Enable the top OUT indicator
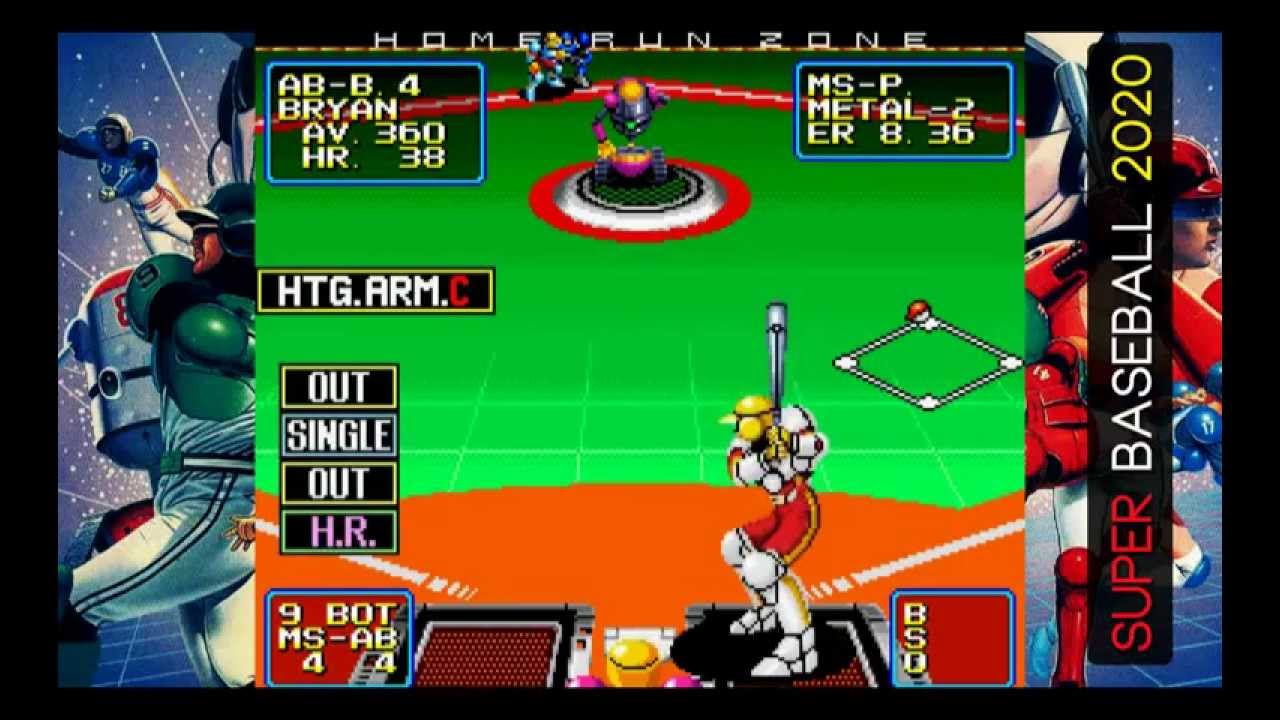This screenshot has height=720, width=1280. pyautogui.click(x=340, y=387)
